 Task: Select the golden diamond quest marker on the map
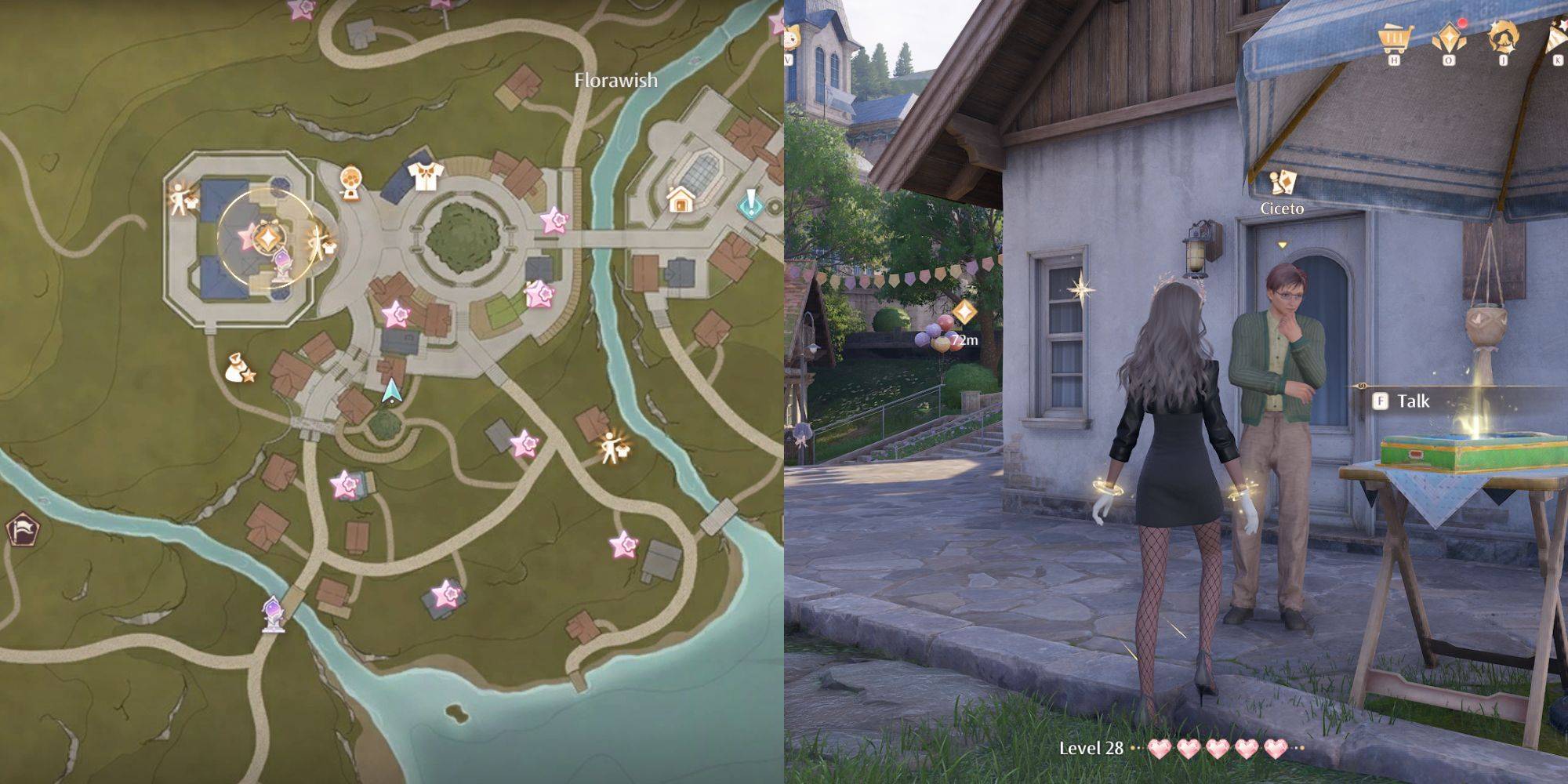pos(269,235)
